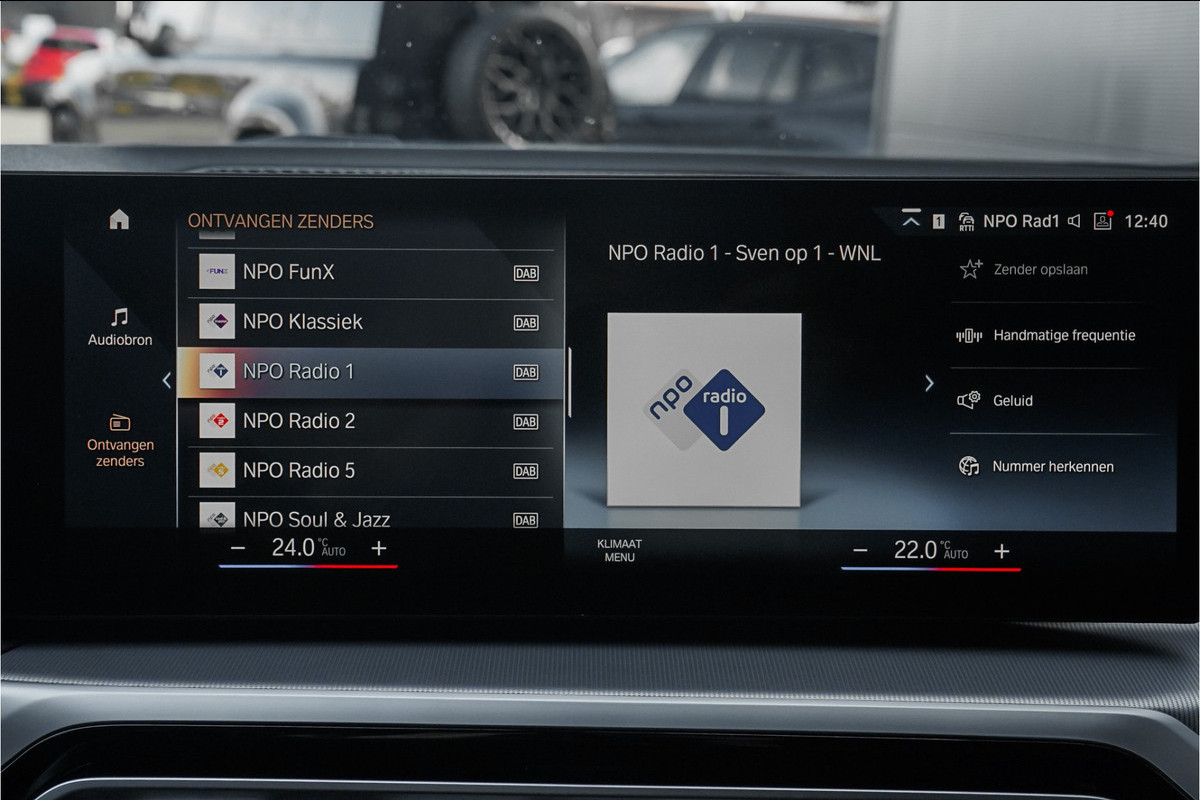Screen dimensions: 1200x800
Task: Click Zender opslaan to save station
Action: pos(1040,269)
